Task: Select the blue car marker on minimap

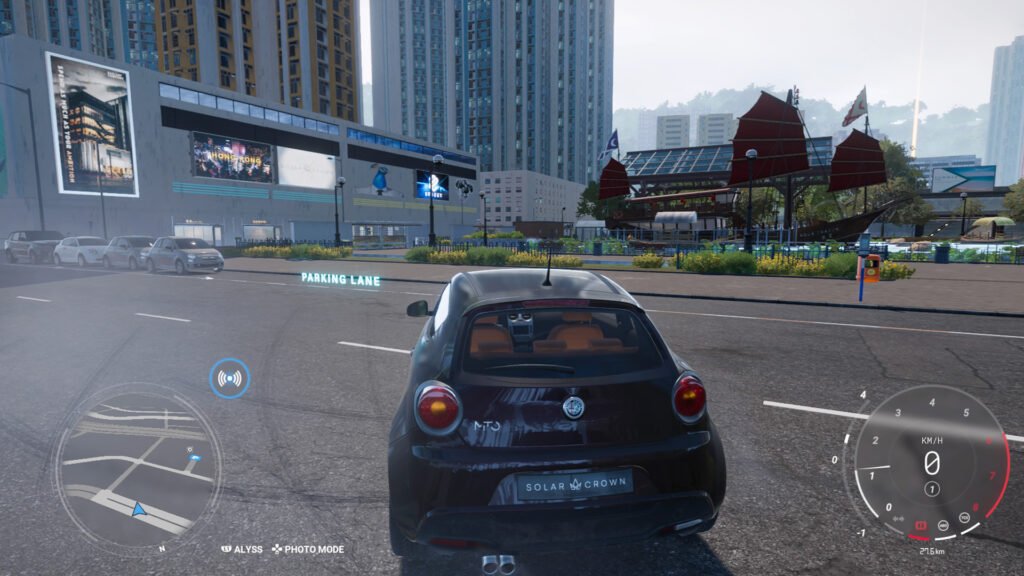Action: point(193,458)
